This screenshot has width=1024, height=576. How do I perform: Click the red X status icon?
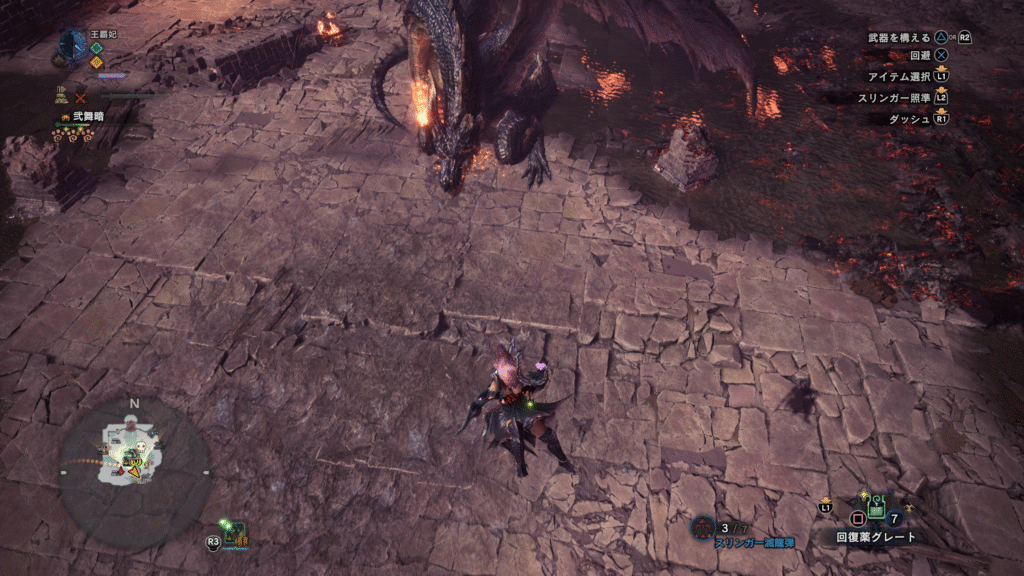click(x=81, y=98)
